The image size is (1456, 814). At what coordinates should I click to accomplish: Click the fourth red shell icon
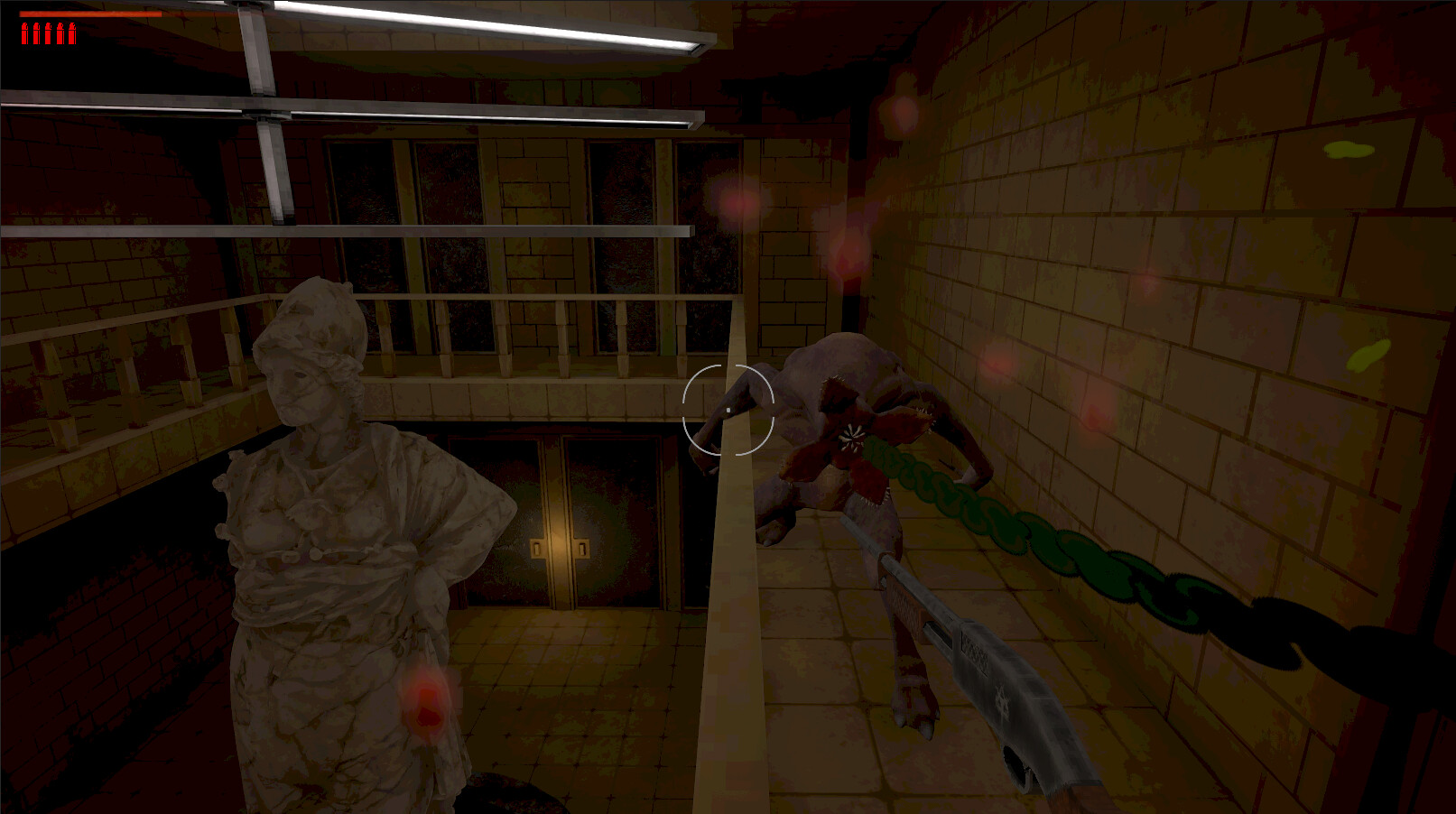[x=60, y=33]
